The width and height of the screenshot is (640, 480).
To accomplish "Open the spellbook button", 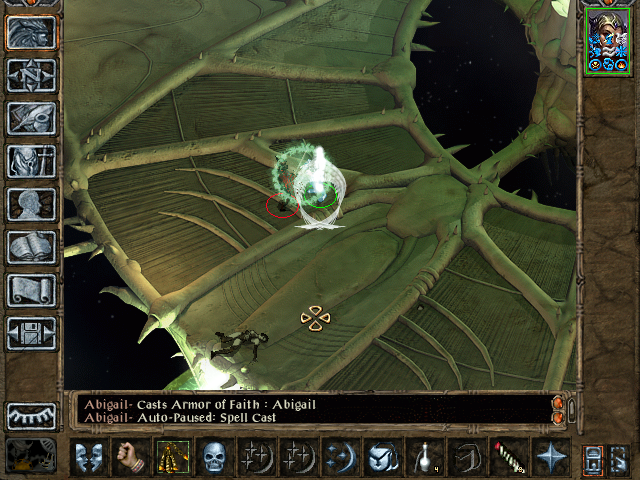I will pos(31,247).
